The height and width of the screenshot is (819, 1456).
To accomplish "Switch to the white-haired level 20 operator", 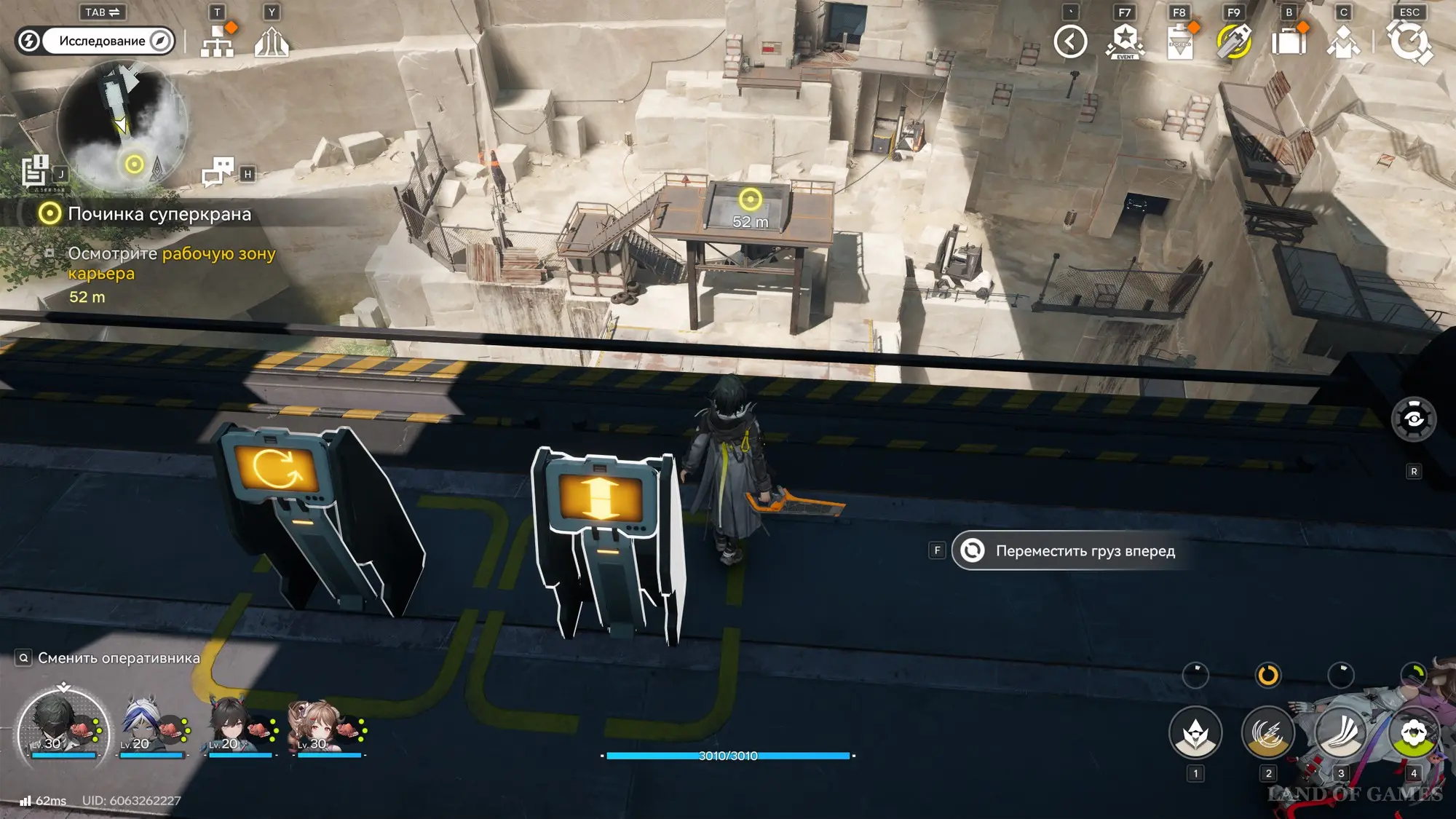I will [146, 727].
